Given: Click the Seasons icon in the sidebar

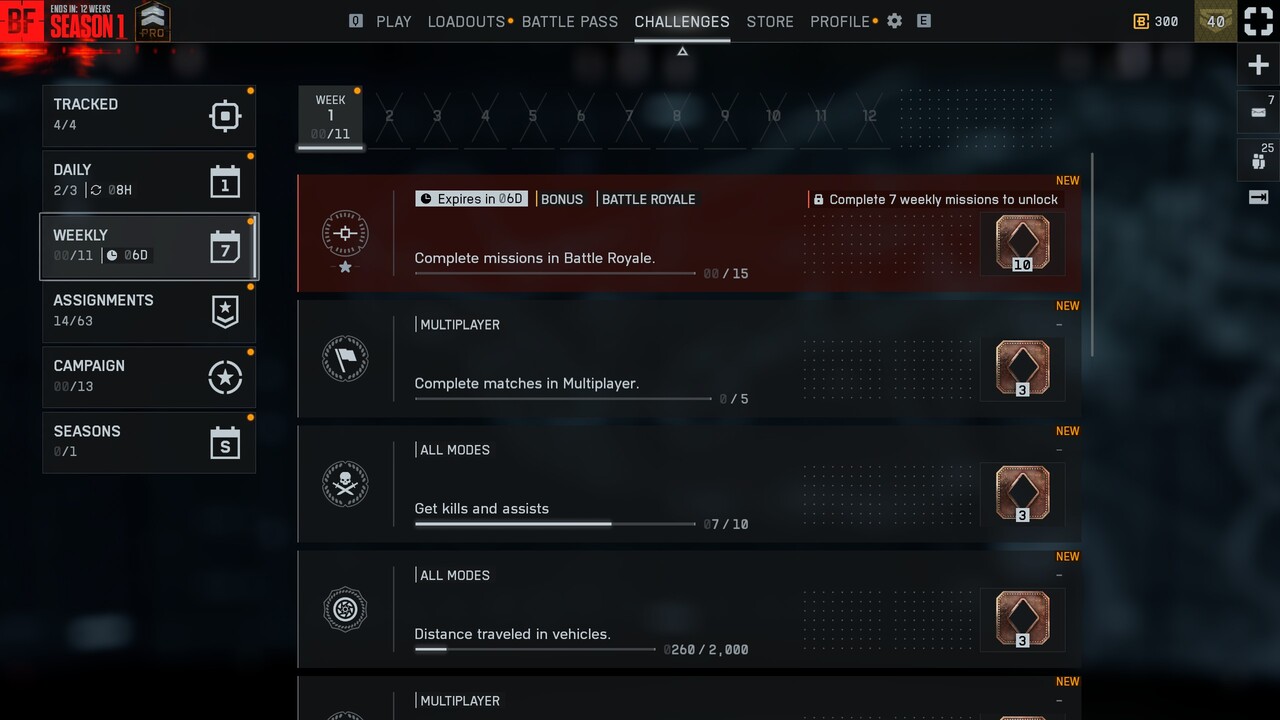Looking at the screenshot, I should 224,442.
